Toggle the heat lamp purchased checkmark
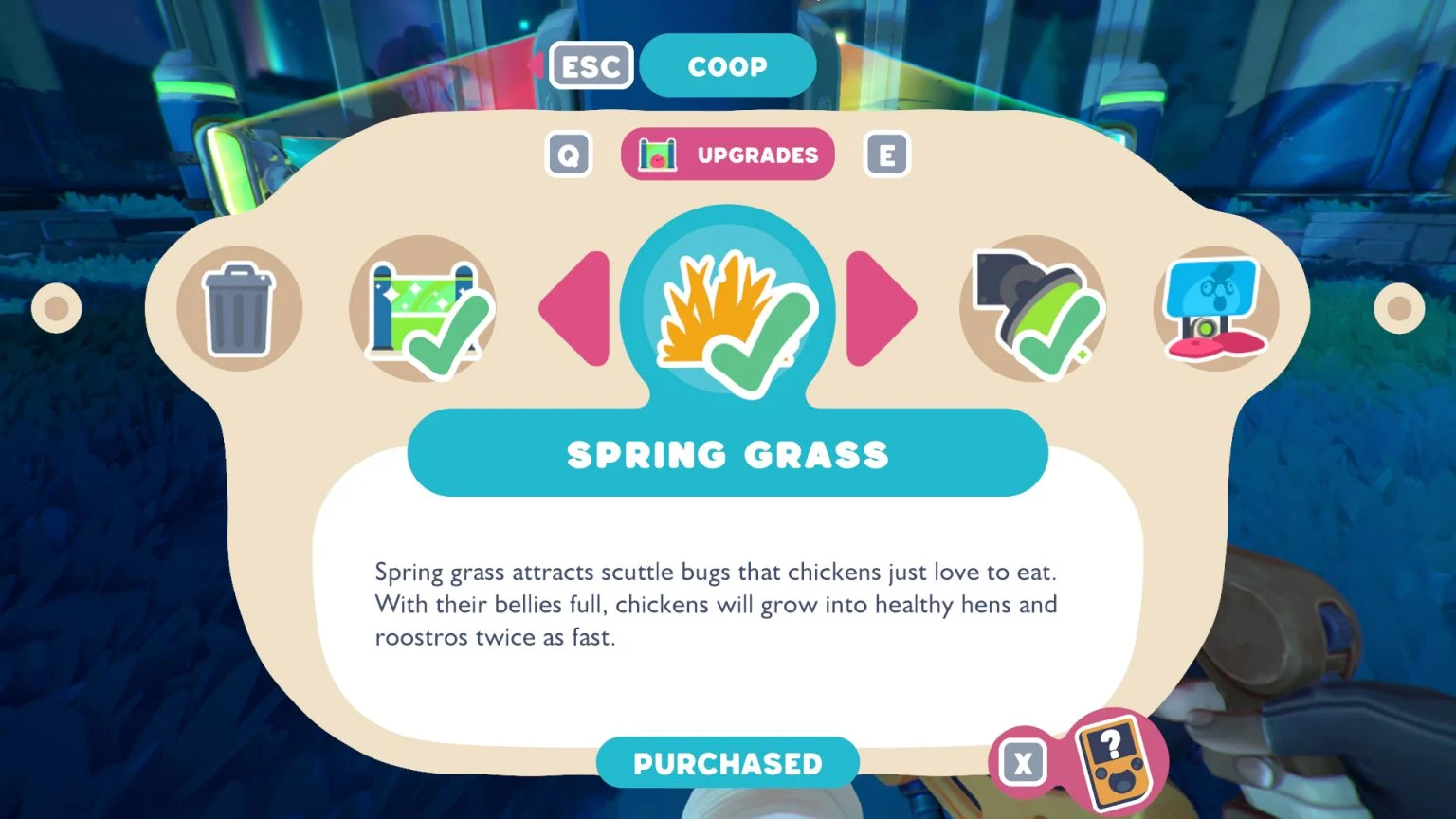This screenshot has height=819, width=1456. [1052, 332]
